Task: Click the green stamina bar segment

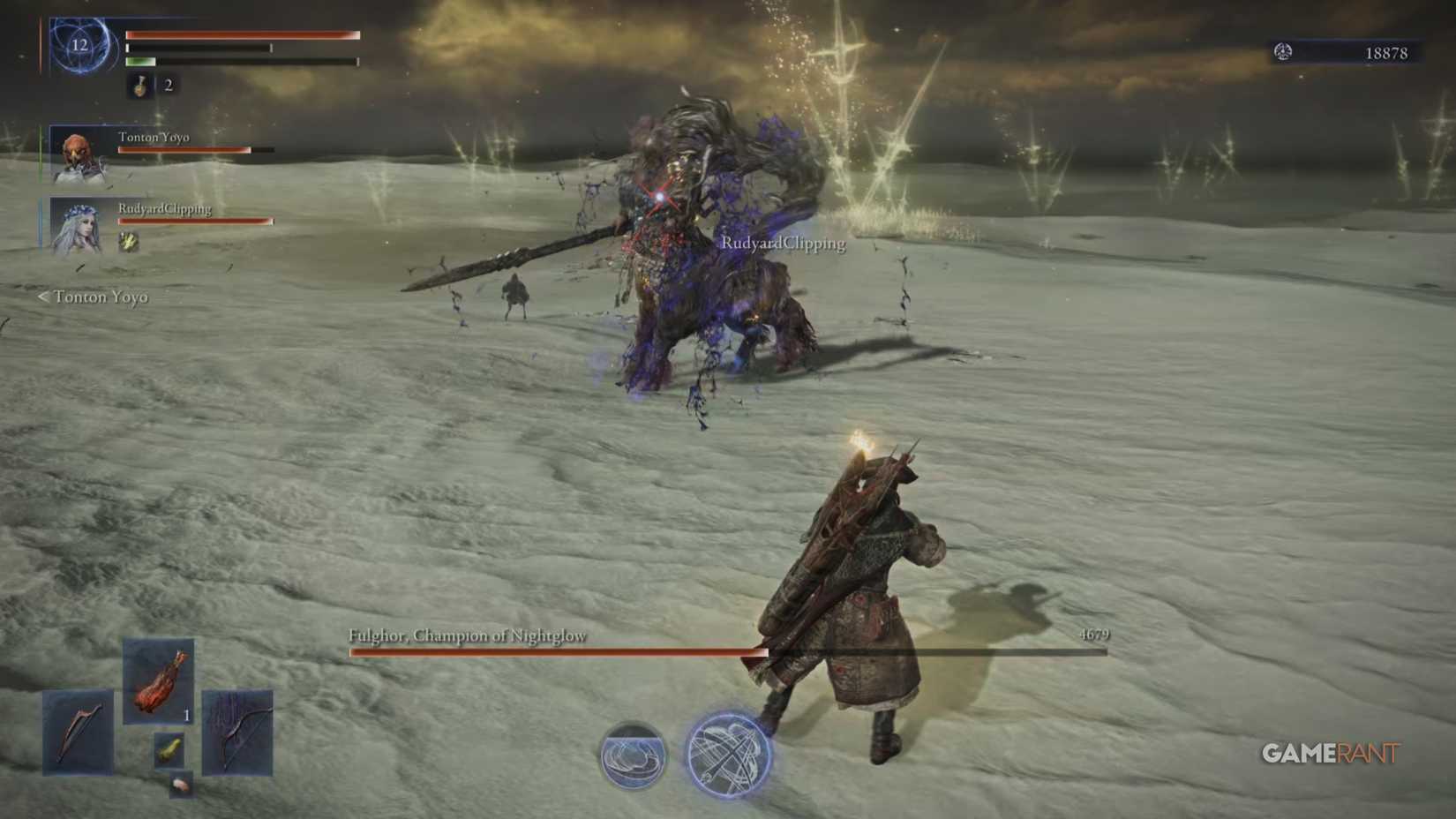Action: [x=141, y=62]
